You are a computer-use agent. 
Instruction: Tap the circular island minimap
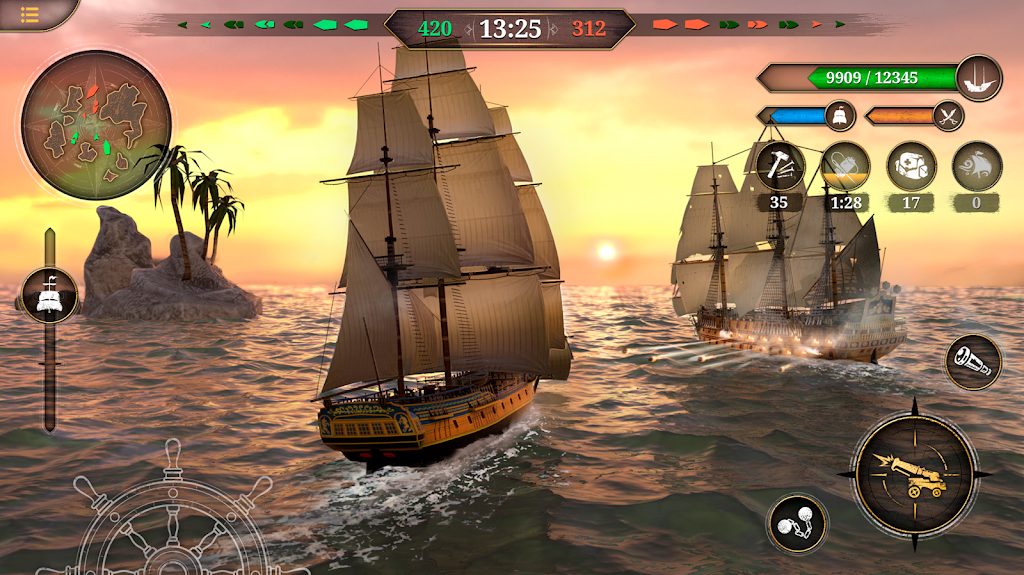(x=96, y=124)
